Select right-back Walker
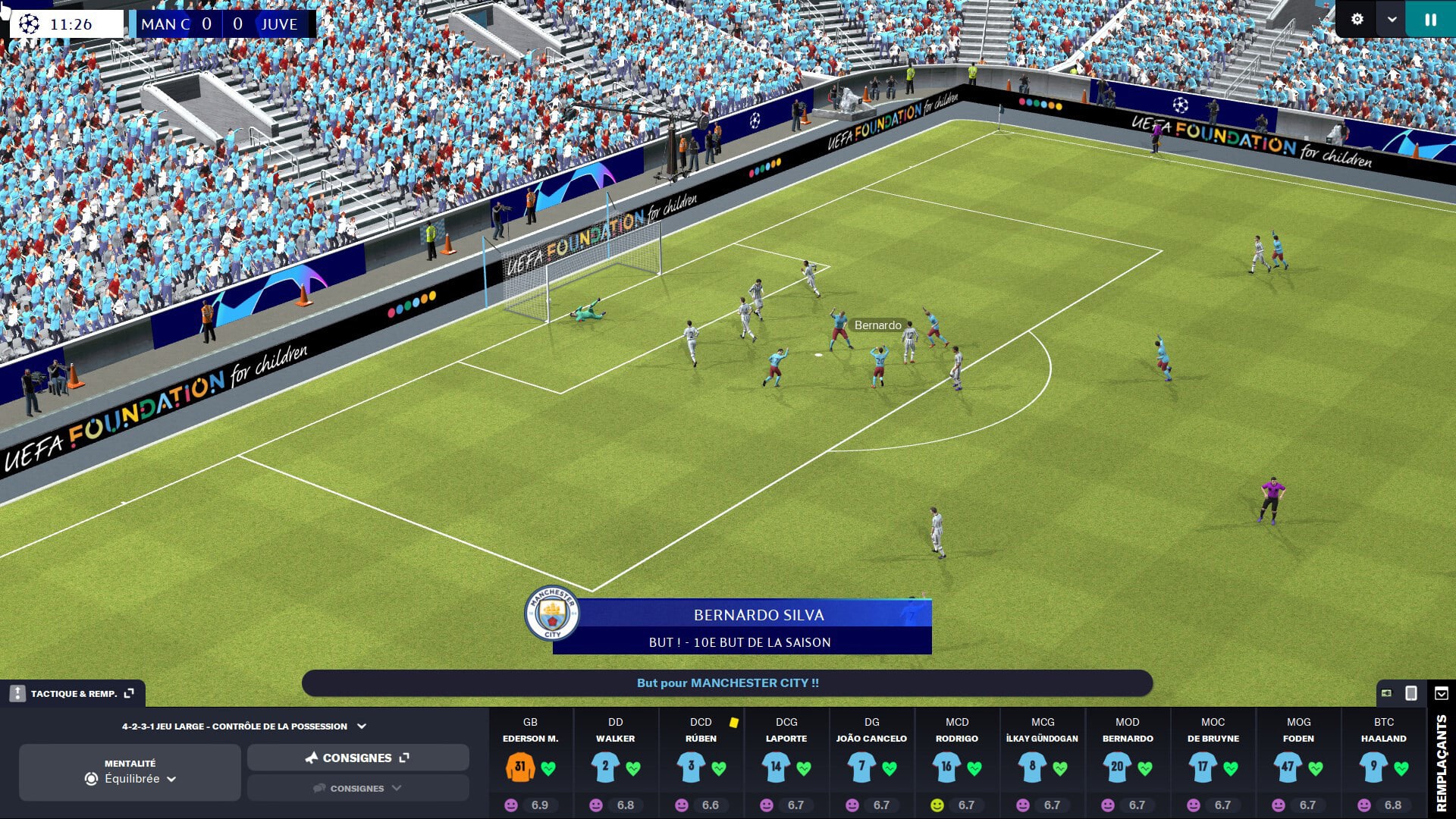The width and height of the screenshot is (1456, 819). point(615,764)
